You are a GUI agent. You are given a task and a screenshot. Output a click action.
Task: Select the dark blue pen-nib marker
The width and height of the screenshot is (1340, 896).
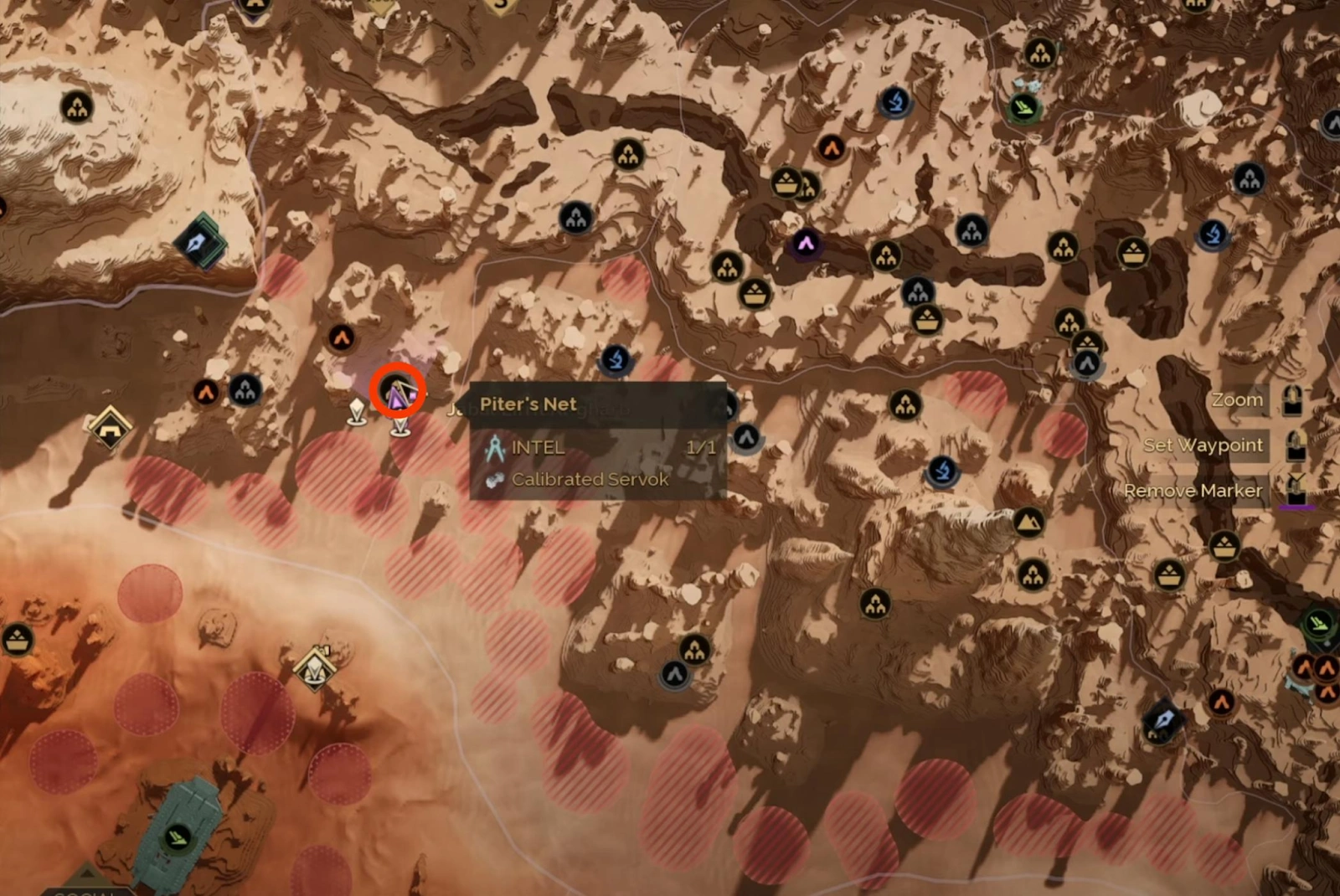1162,720
